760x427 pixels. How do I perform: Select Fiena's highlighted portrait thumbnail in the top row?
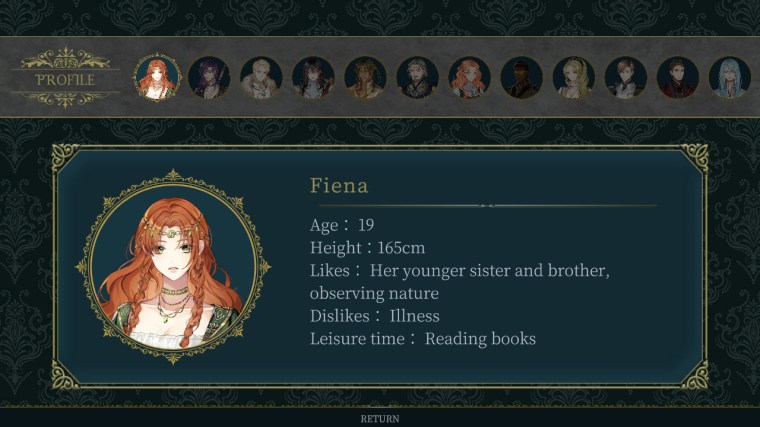click(157, 77)
